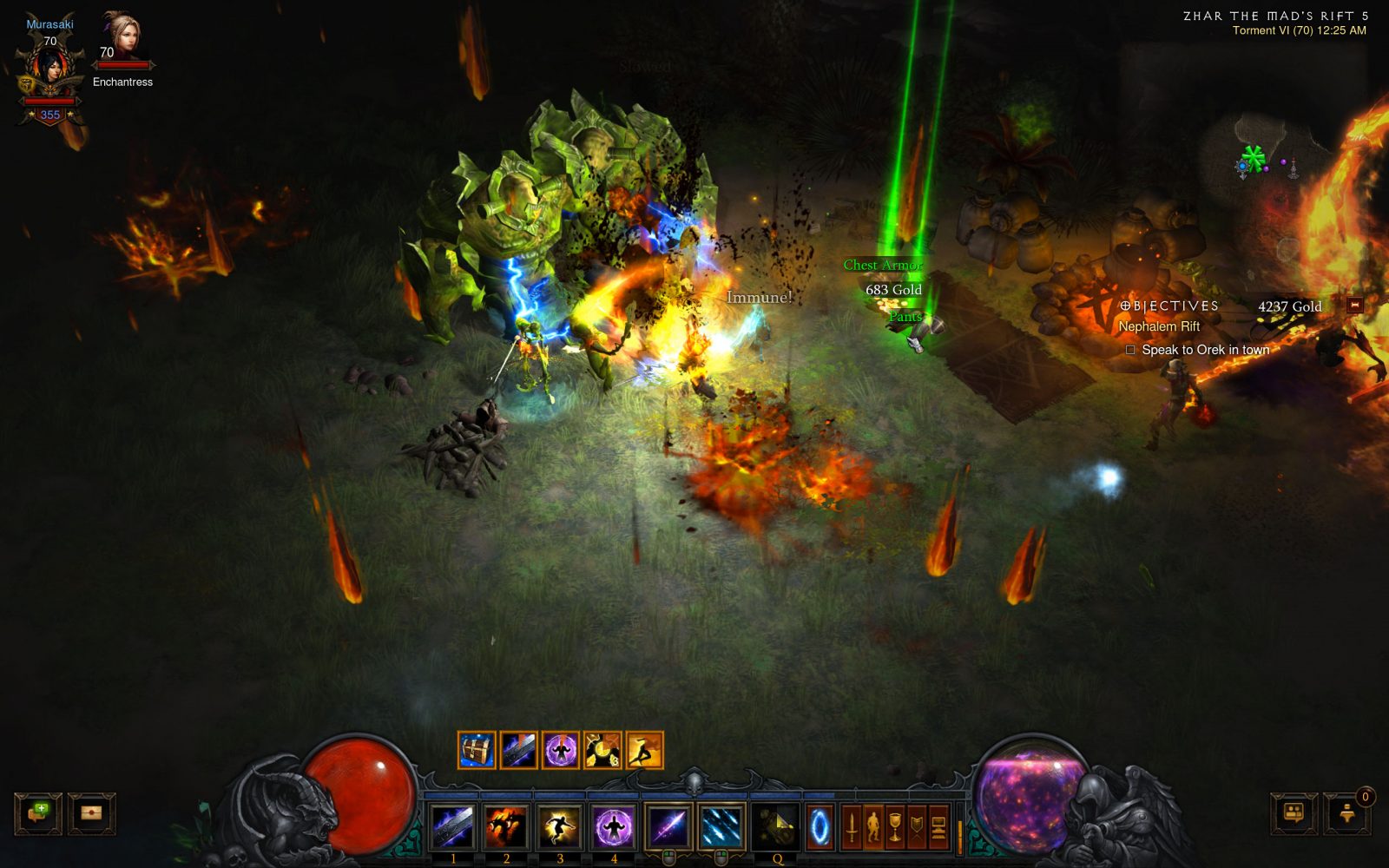Screen dimensions: 1389x868
Task: Select the purple spear primary attack skill
Action: tap(668, 825)
